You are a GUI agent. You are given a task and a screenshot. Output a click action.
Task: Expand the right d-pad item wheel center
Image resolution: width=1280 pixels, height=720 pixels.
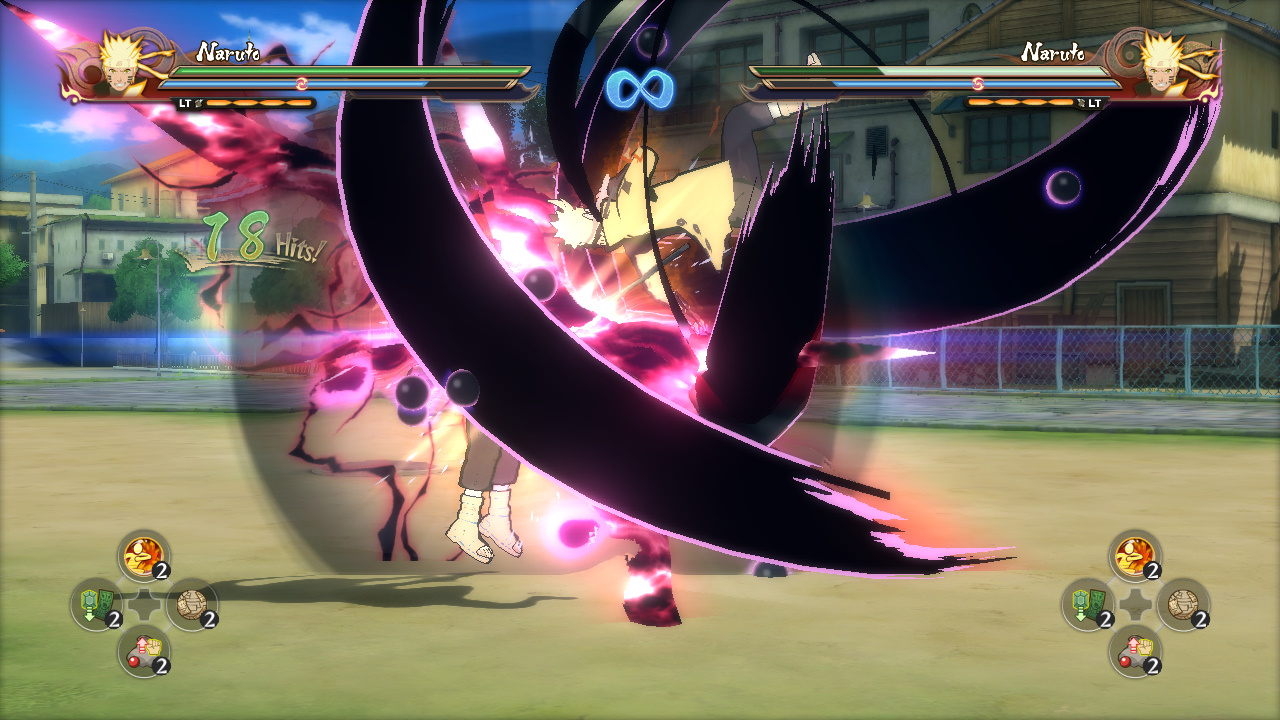click(1136, 603)
